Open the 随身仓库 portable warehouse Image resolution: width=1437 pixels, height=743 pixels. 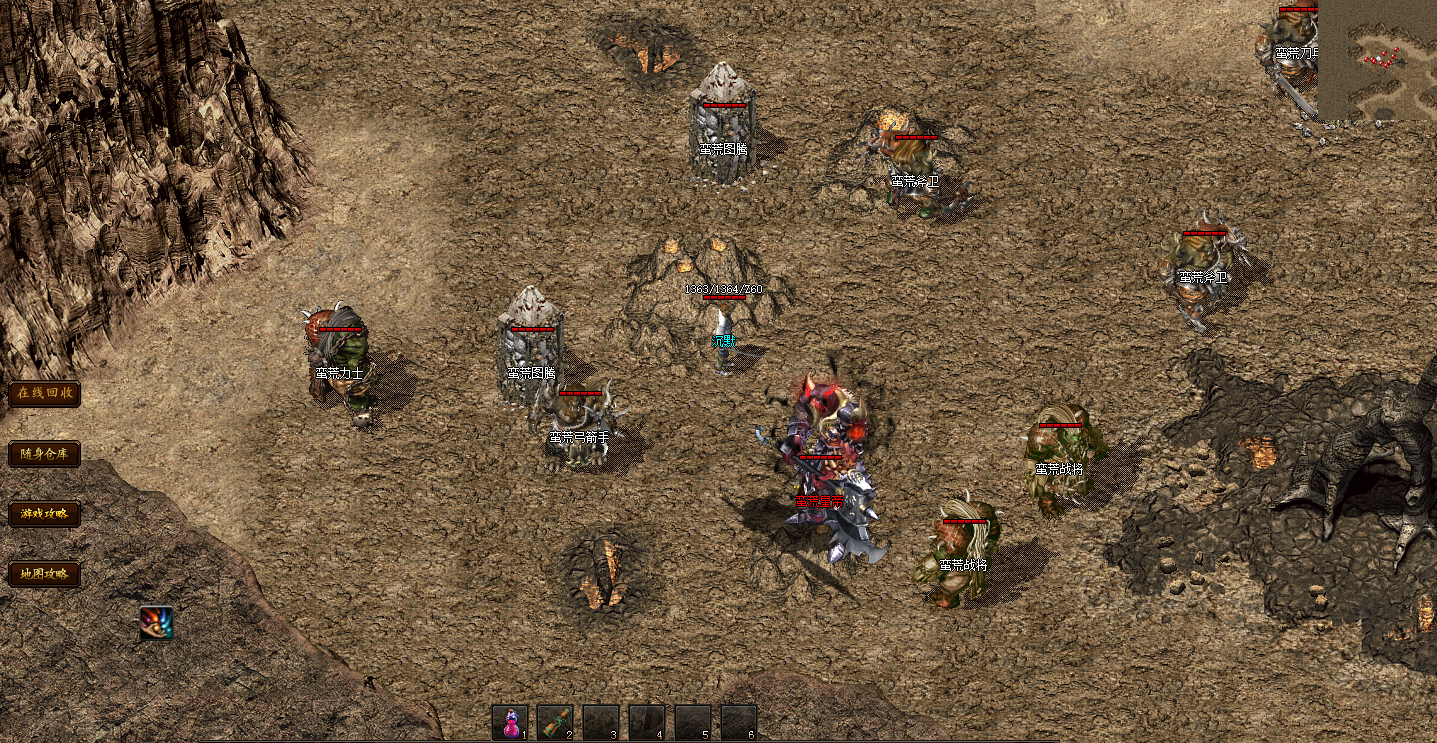pos(44,454)
